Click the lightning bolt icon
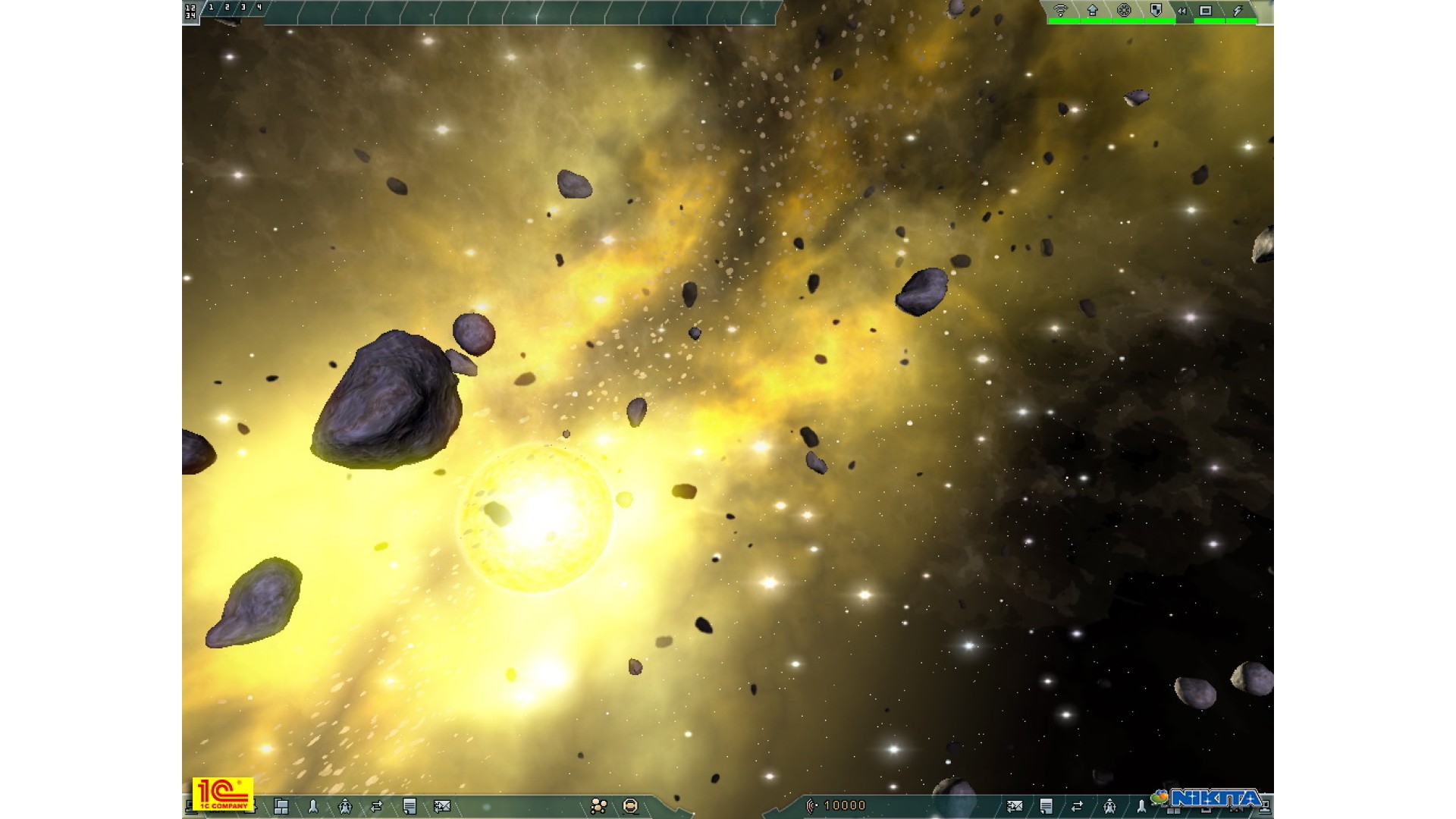 [1238, 10]
